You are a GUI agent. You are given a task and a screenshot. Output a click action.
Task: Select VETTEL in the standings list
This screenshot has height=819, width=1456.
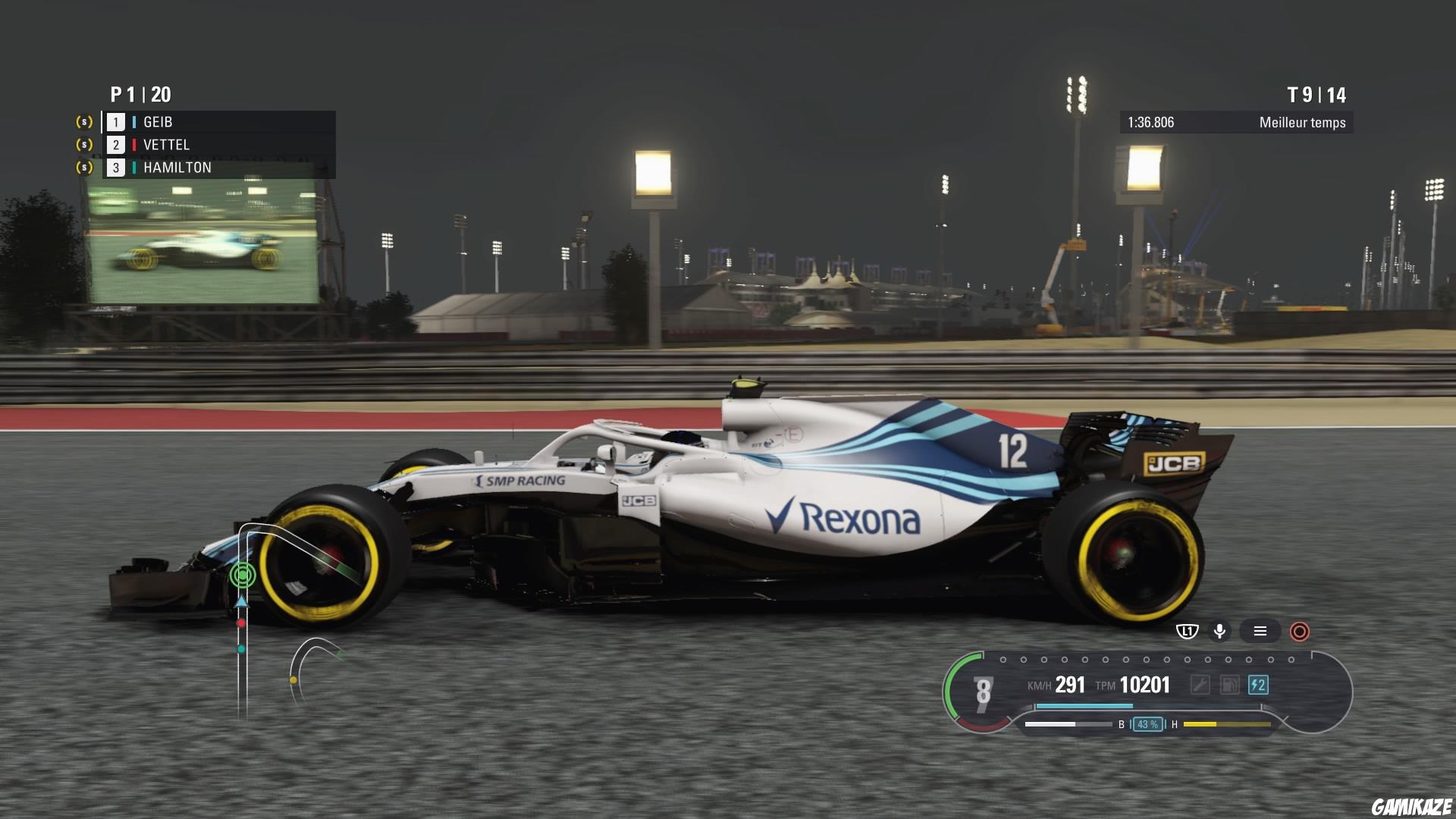(x=166, y=144)
